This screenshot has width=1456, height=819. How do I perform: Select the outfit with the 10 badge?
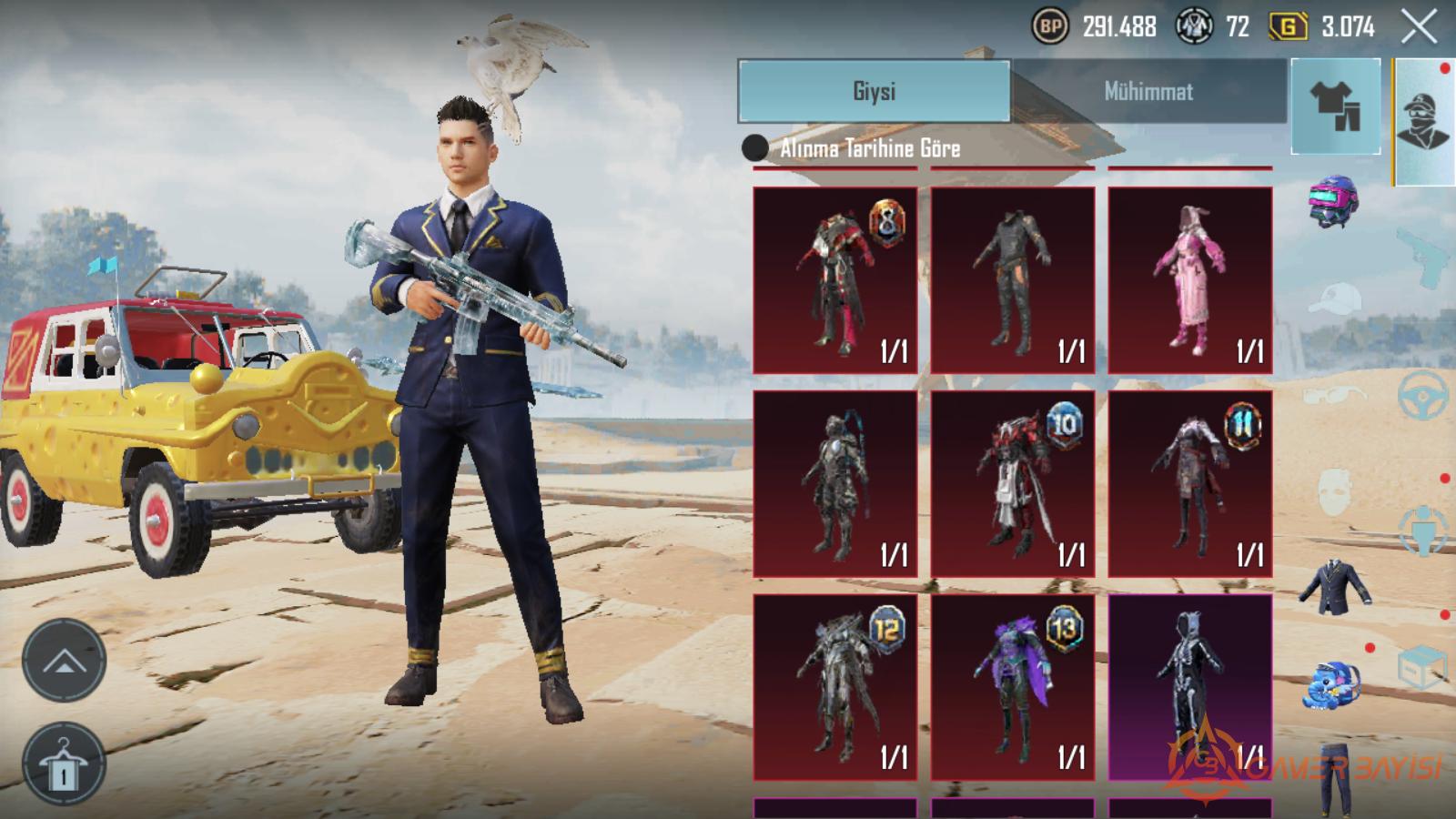click(1013, 484)
